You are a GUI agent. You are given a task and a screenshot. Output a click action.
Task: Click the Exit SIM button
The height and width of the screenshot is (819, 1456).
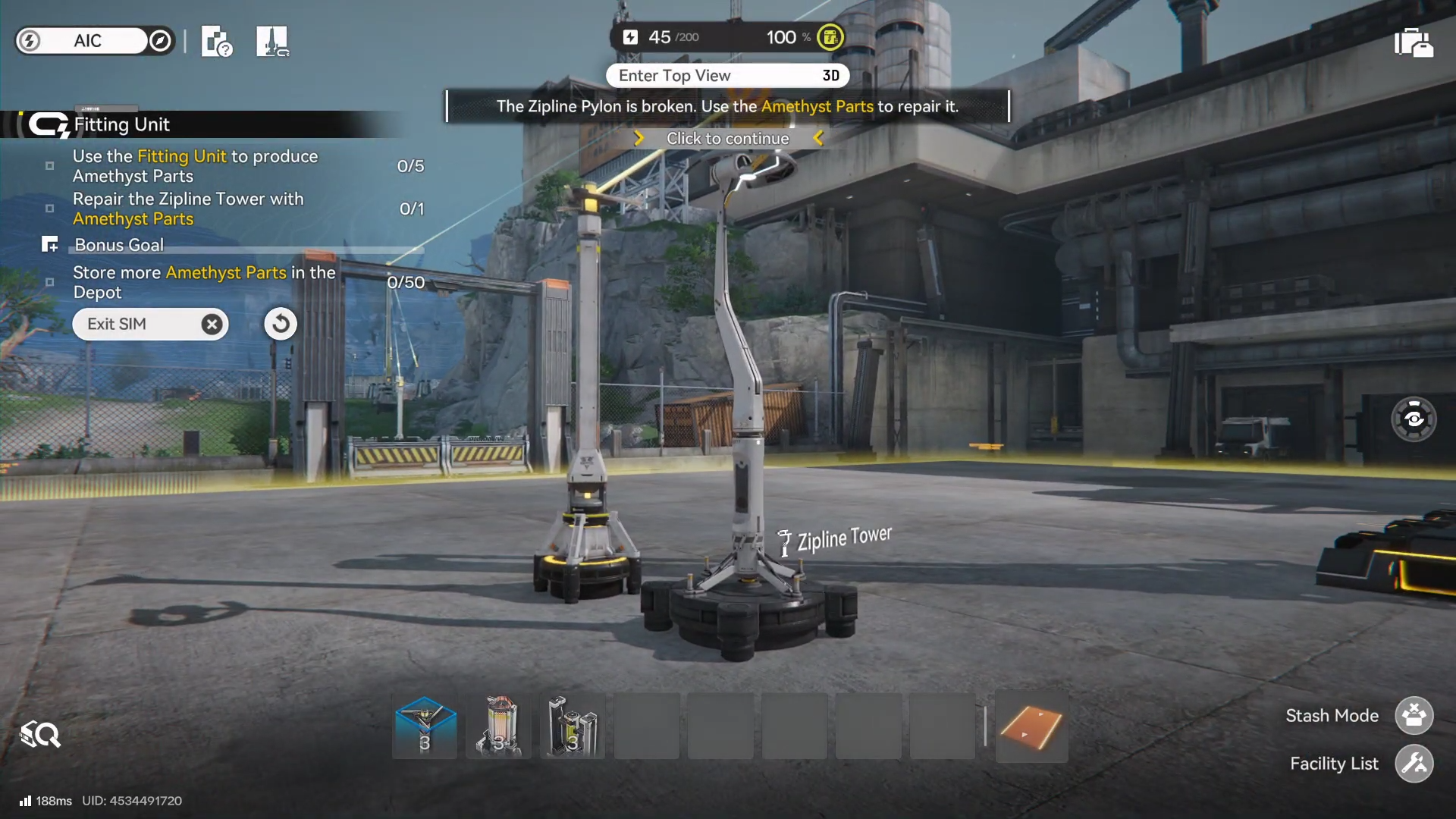pos(149,324)
